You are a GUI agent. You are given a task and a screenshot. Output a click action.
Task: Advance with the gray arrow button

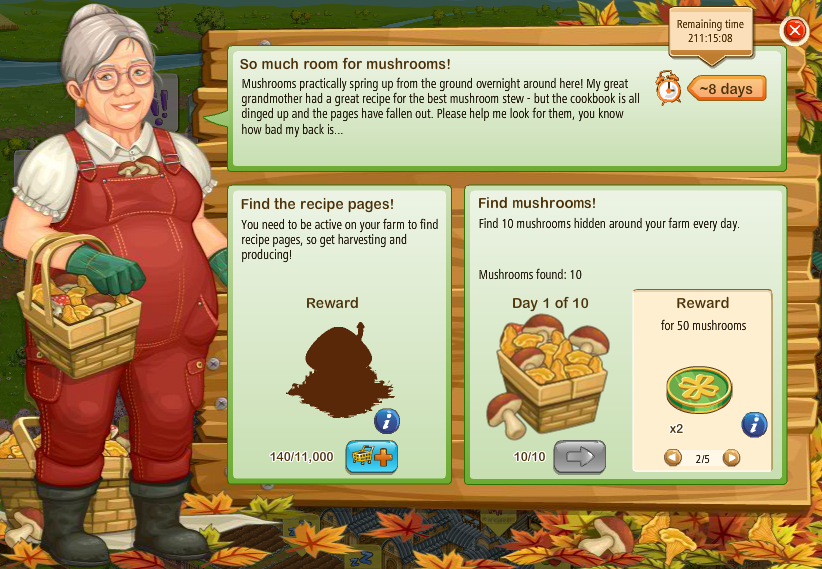pyautogui.click(x=580, y=457)
